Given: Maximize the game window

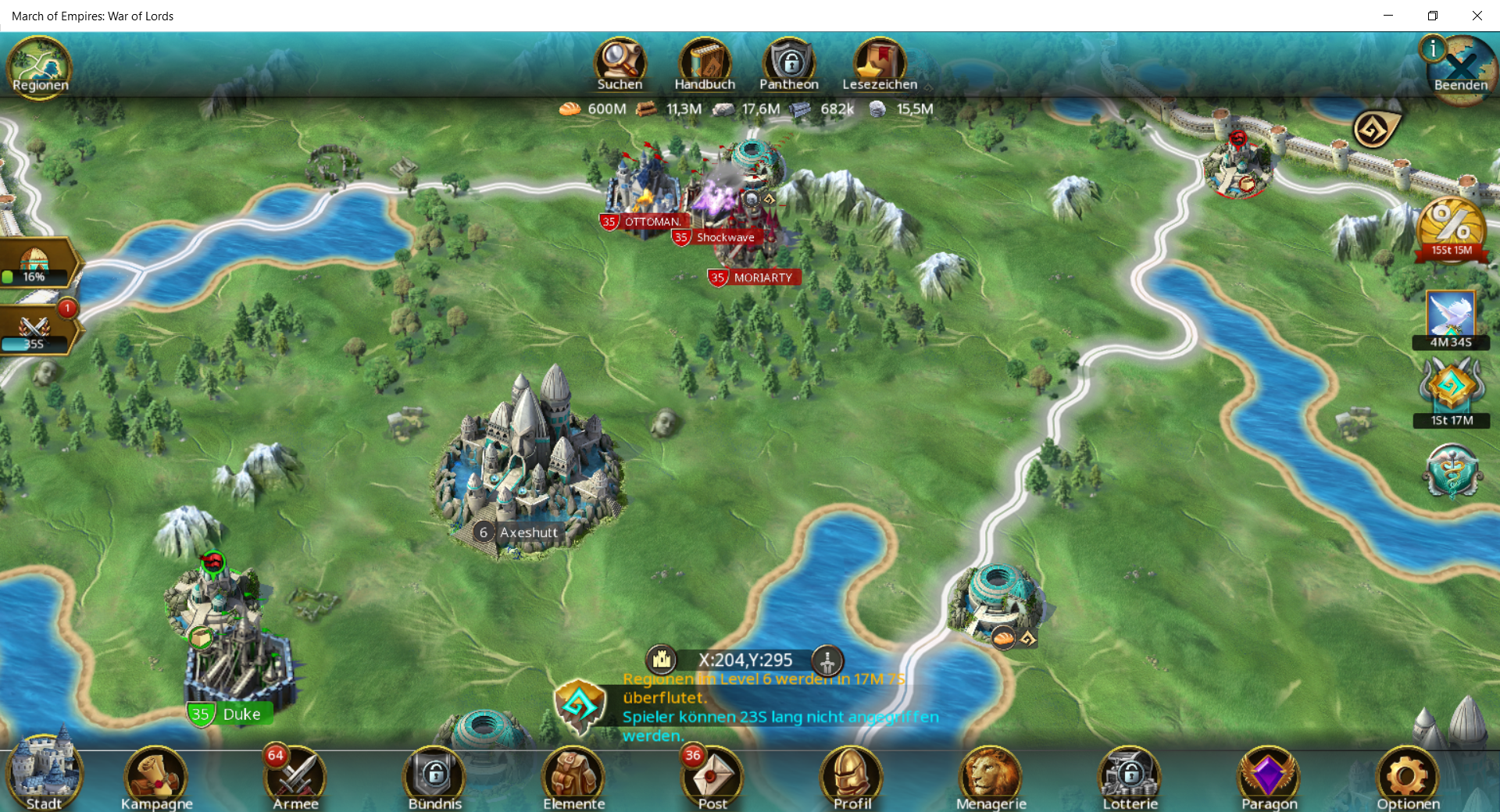Looking at the screenshot, I should (x=1432, y=16).
